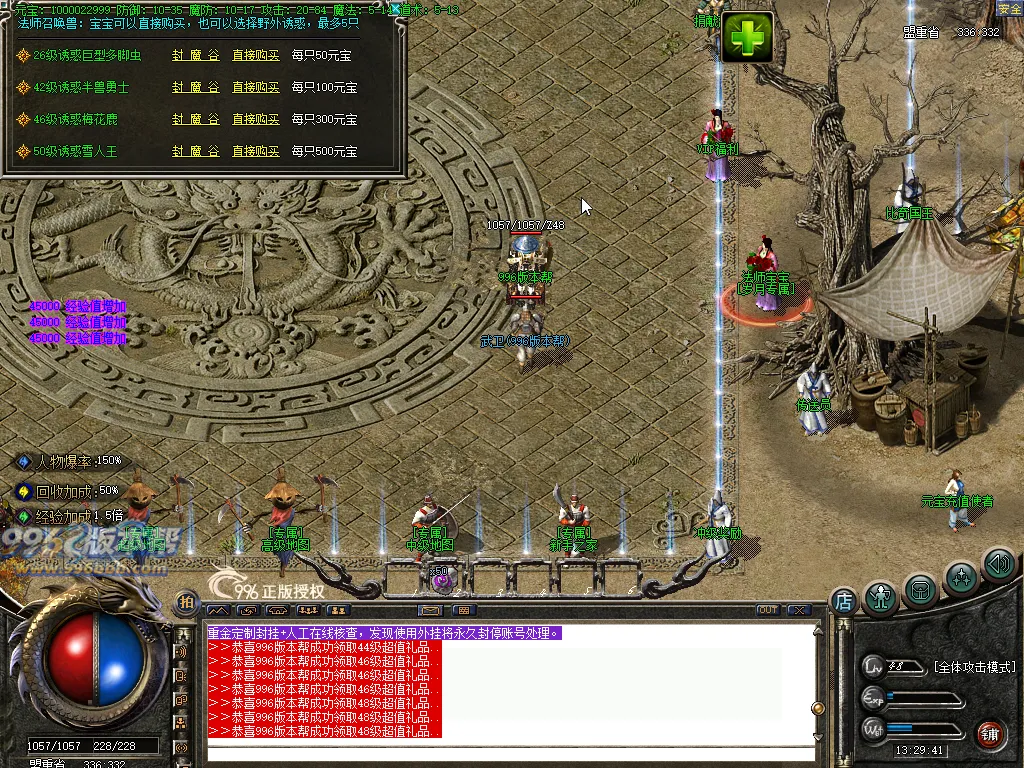Open the bag inventory icon
This screenshot has width=1024, height=768.
(x=920, y=590)
